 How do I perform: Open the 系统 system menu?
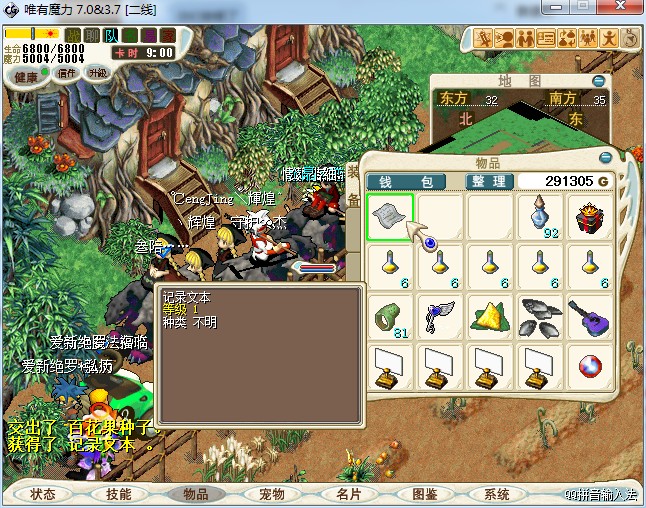pos(497,494)
